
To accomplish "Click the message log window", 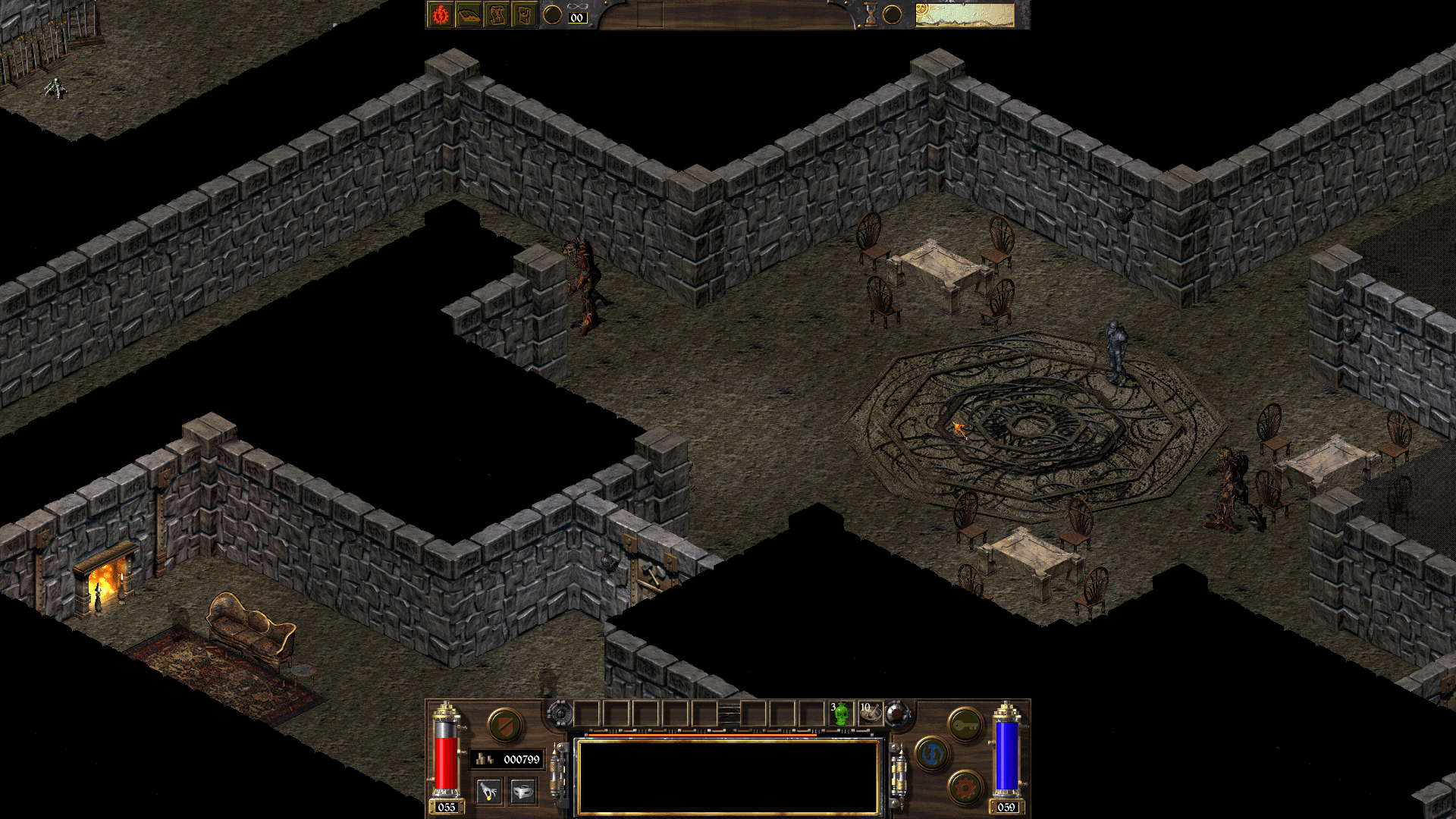I will coord(728,777).
